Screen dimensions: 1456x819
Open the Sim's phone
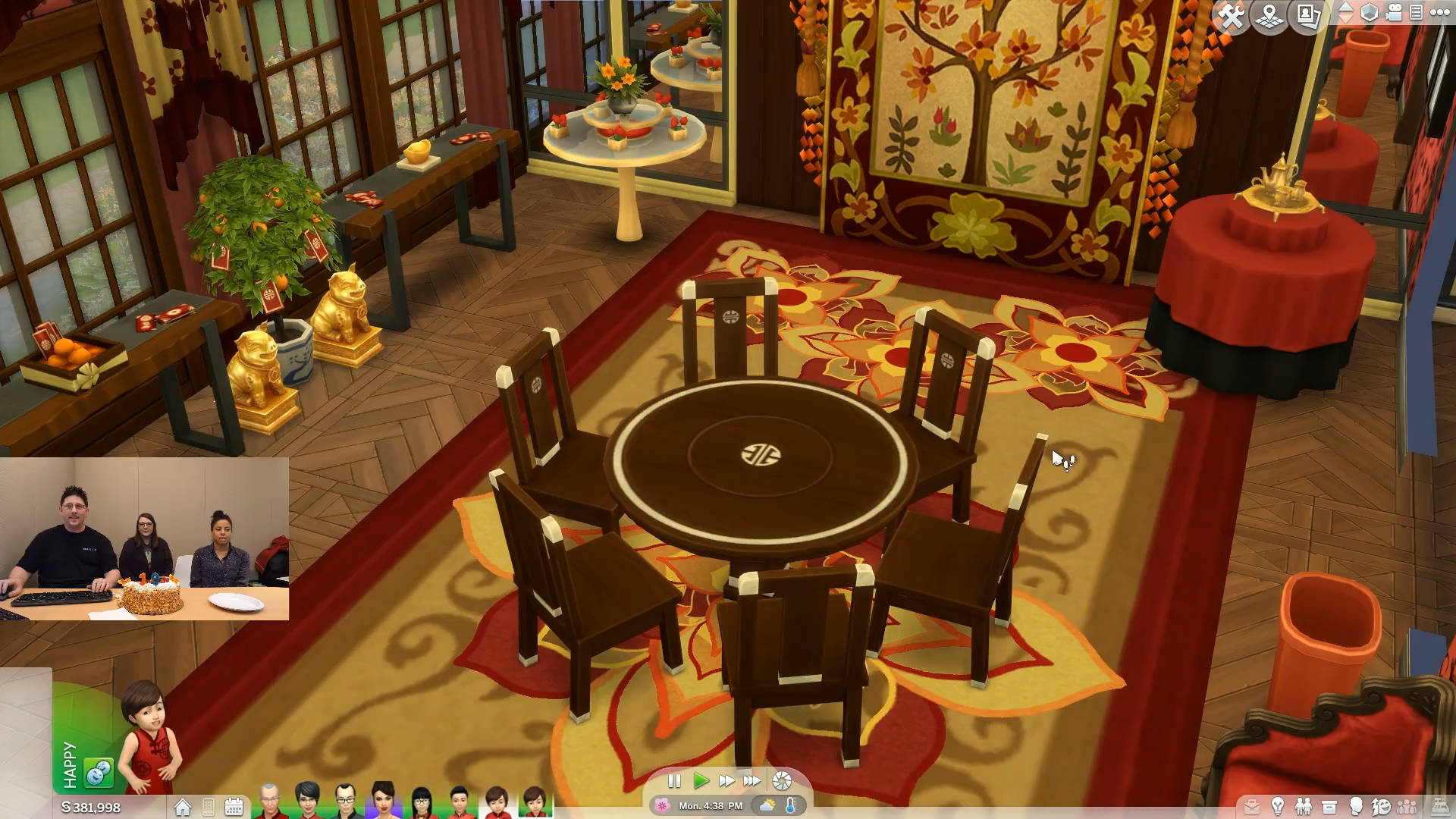coord(209,807)
